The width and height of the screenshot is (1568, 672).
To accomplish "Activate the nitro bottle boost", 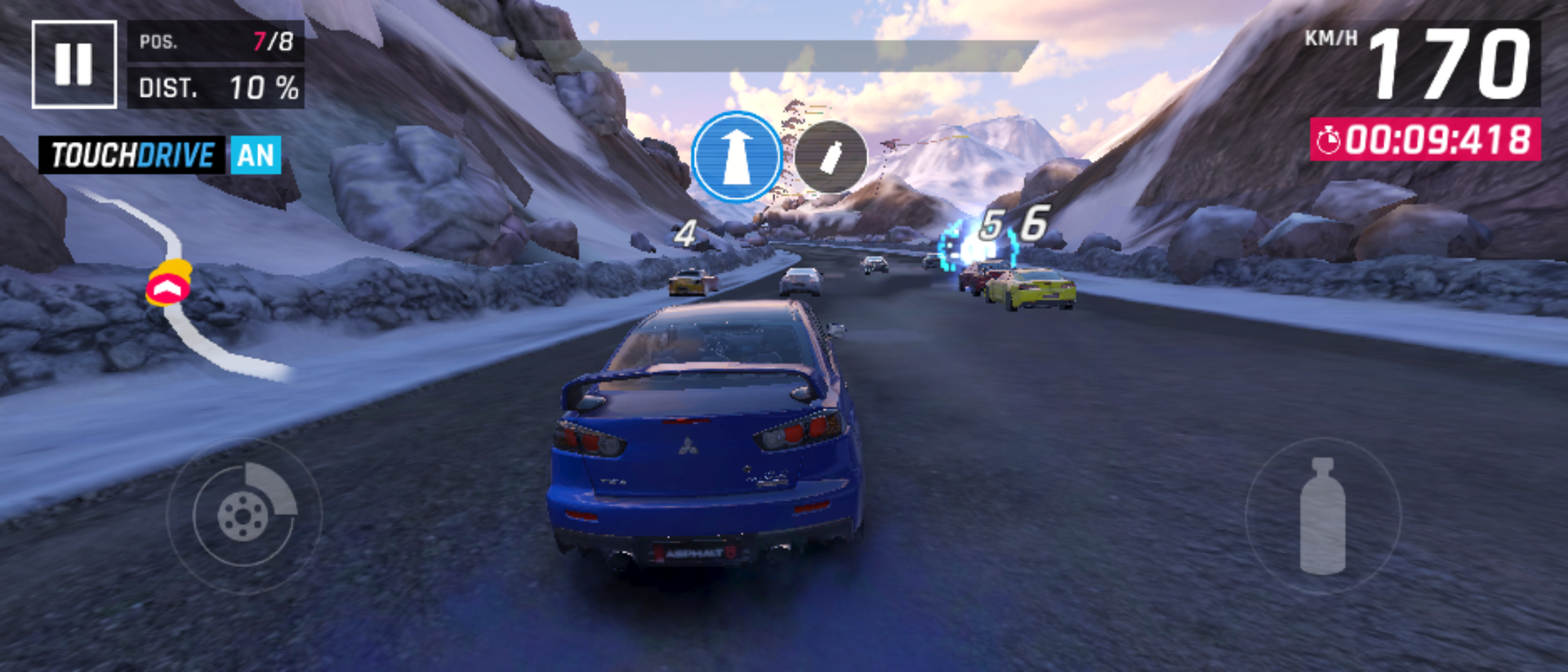I will [1322, 516].
